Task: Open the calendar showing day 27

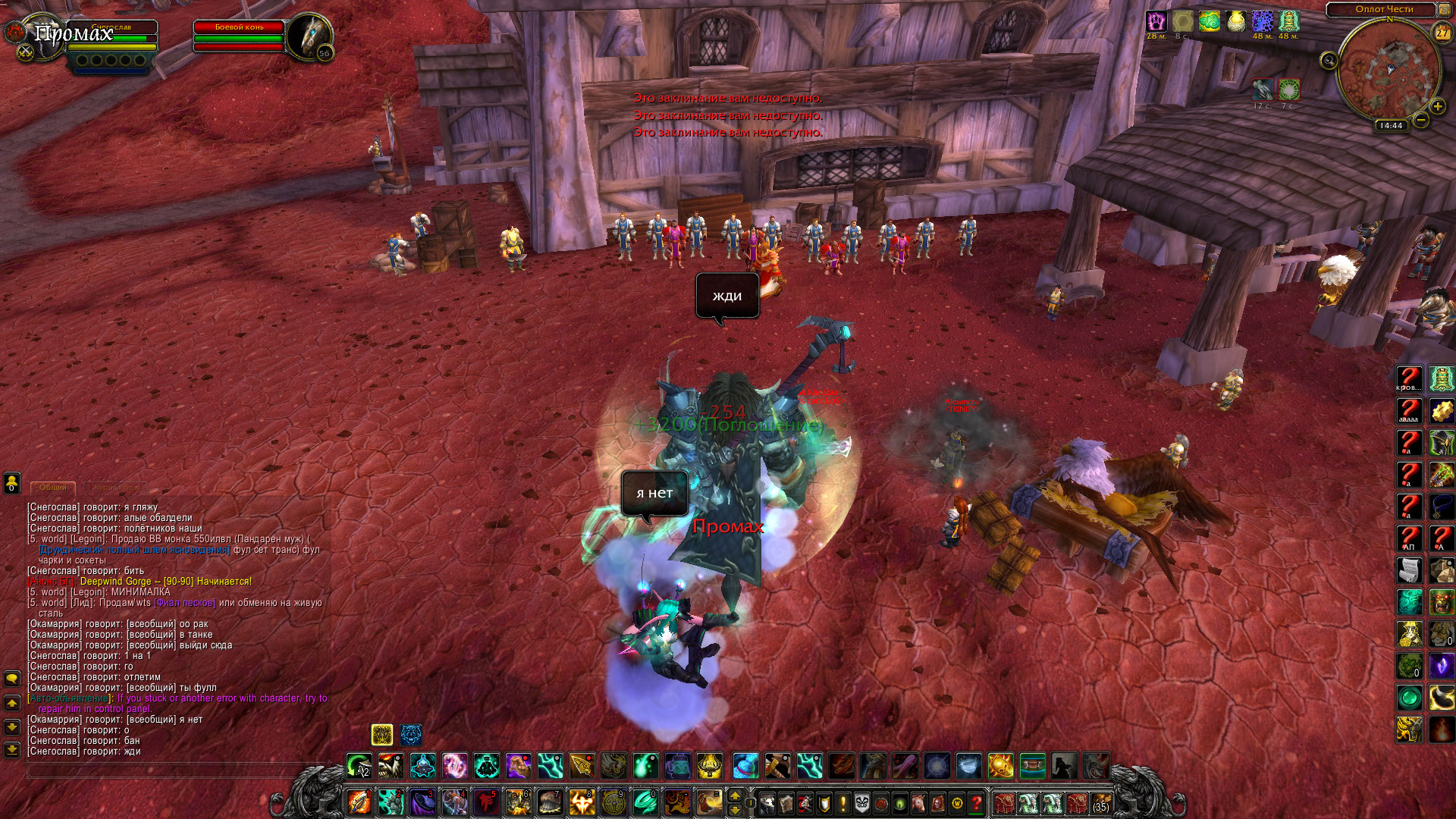Action: coord(1442,33)
